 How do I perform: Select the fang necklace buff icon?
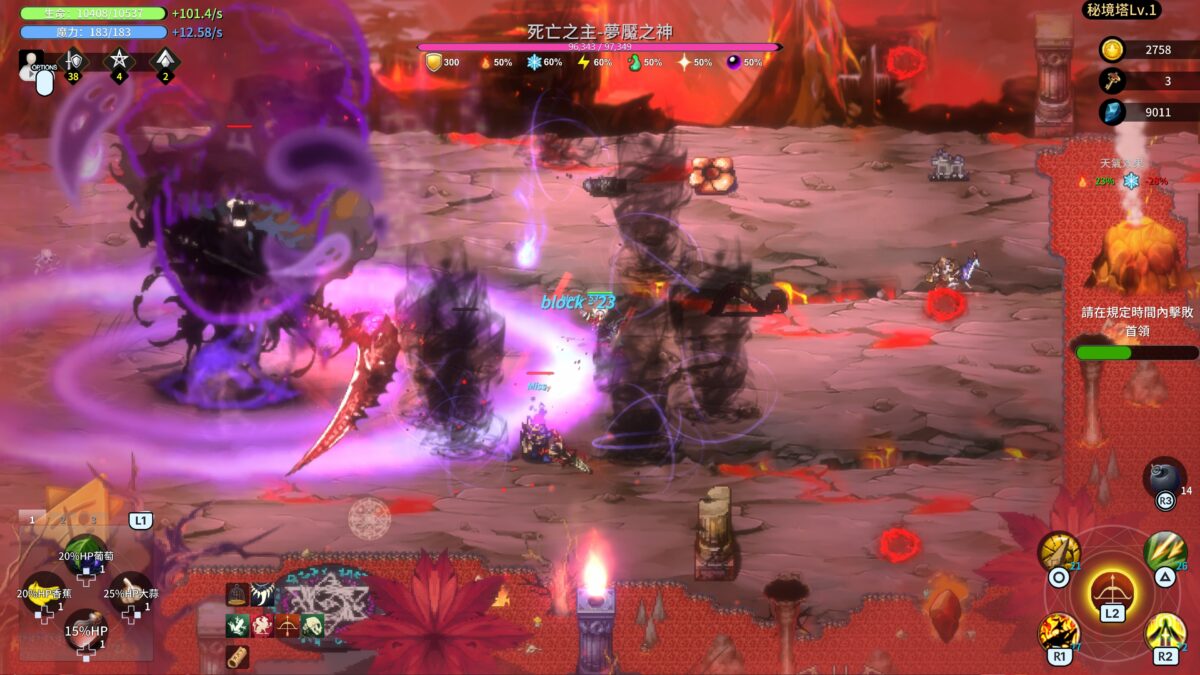(263, 595)
